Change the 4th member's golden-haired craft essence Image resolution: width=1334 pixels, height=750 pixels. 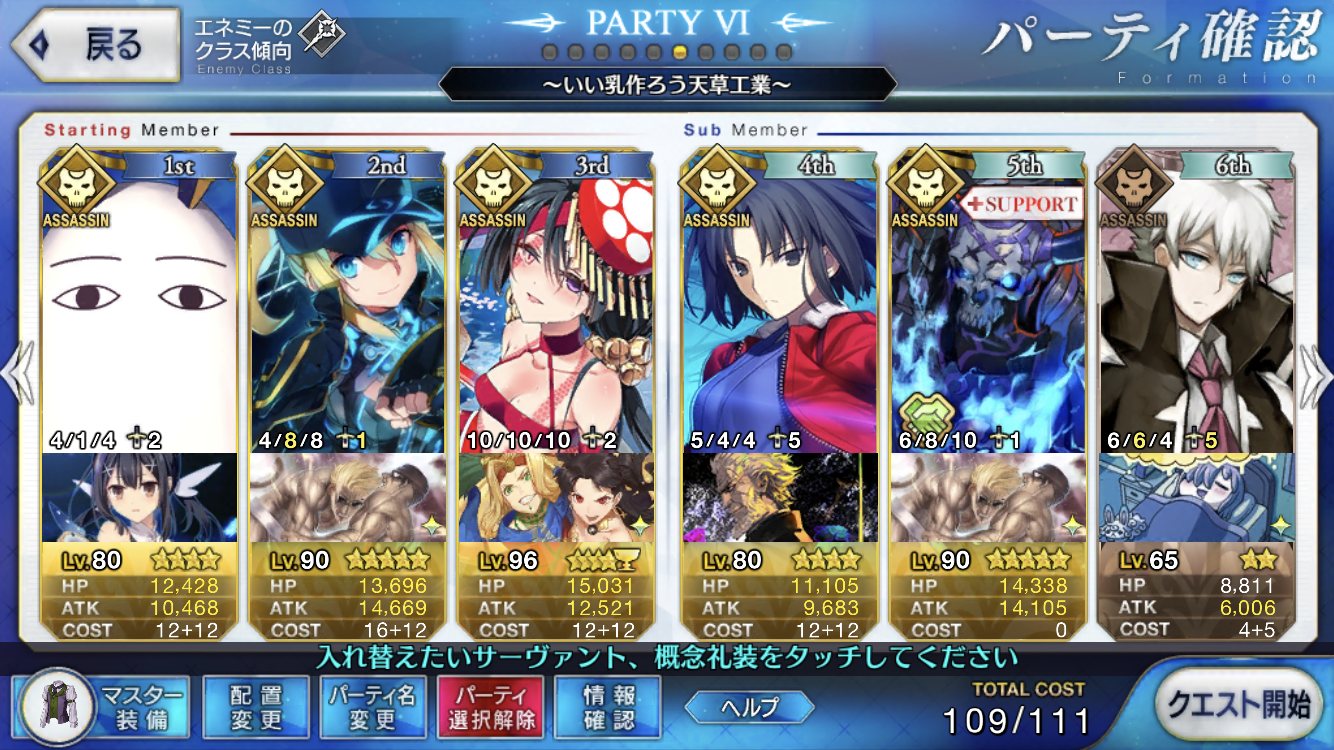pyautogui.click(x=780, y=497)
